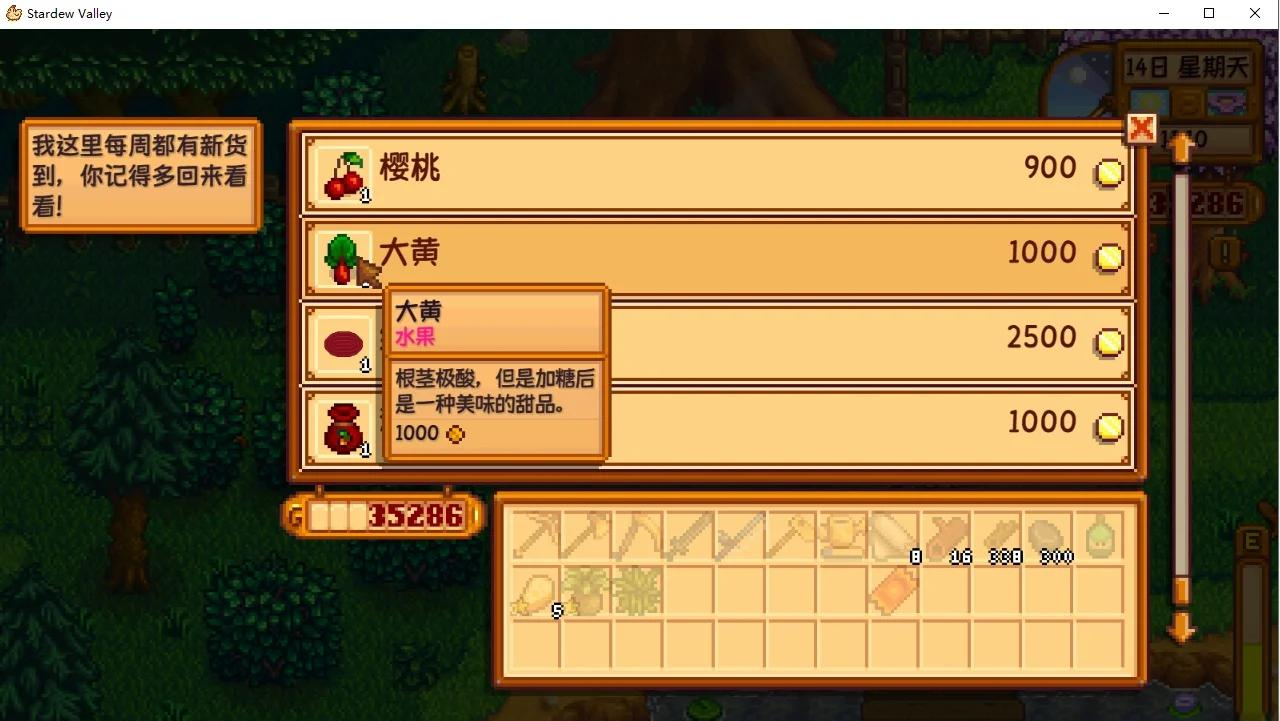Close the shop menu with the red X
Viewport: 1280px width, 721px height.
point(1140,129)
